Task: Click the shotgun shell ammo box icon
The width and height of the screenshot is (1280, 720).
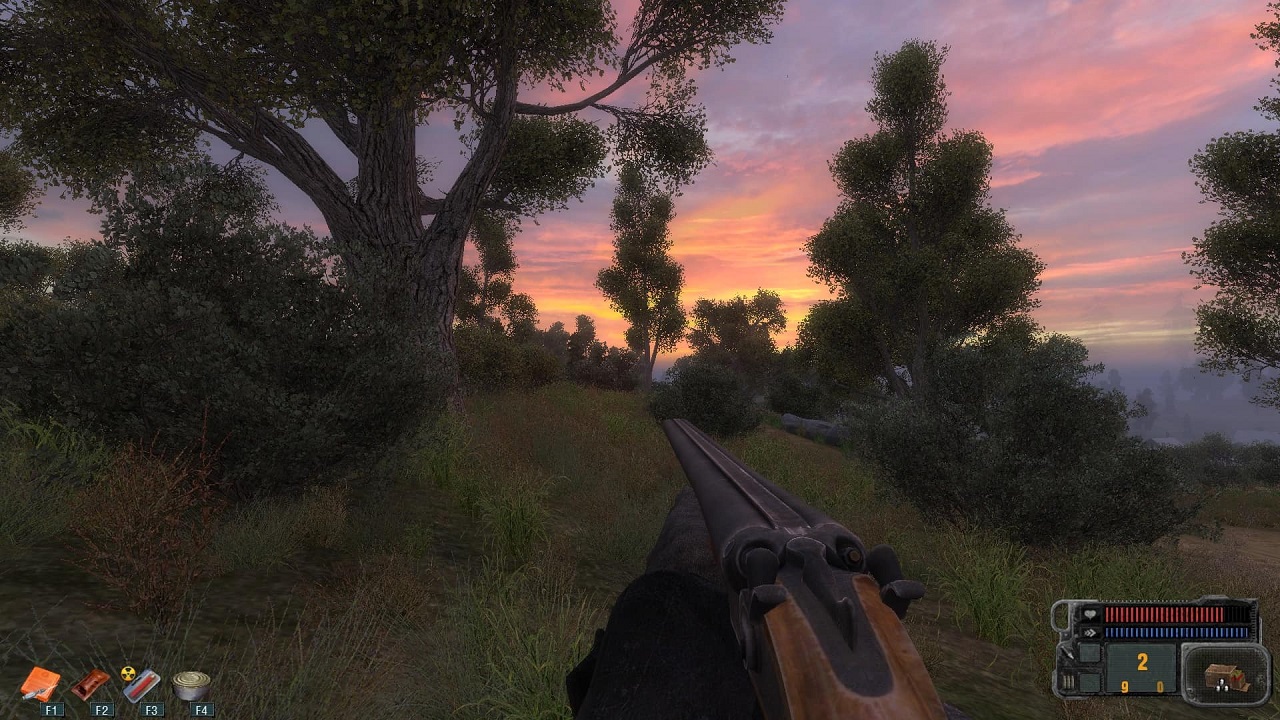Action: (1224, 677)
